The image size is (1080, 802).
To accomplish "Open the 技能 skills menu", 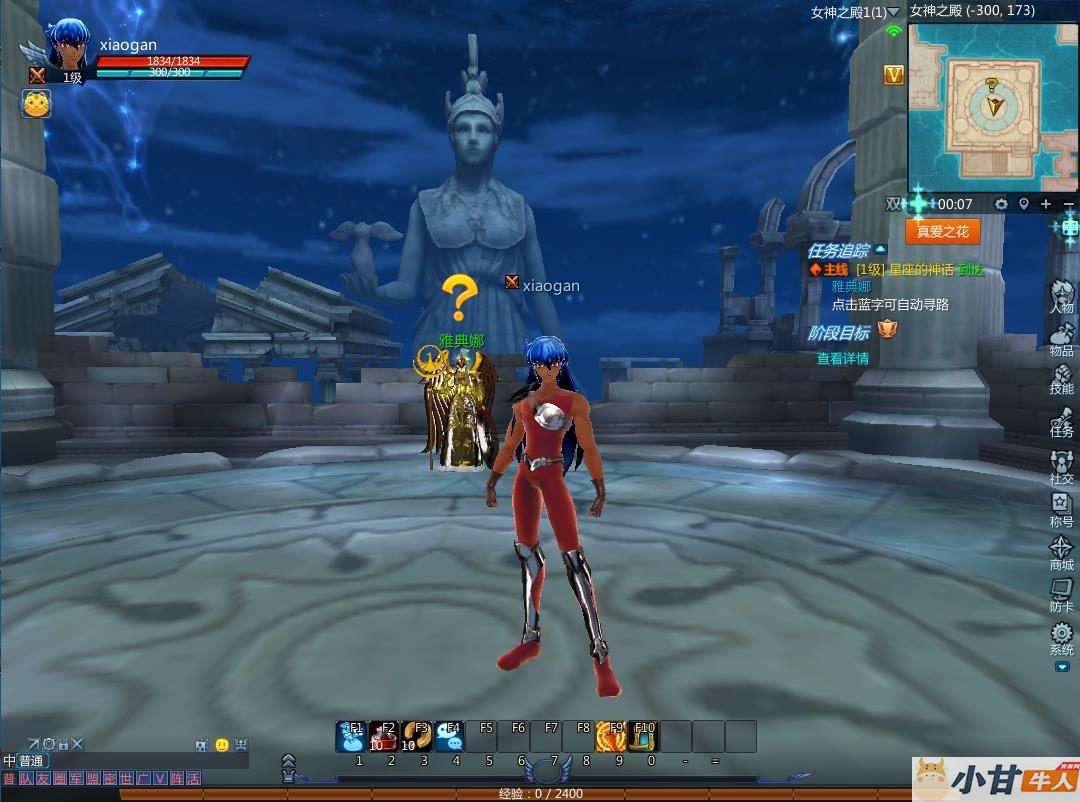I will pyautogui.click(x=1061, y=377).
